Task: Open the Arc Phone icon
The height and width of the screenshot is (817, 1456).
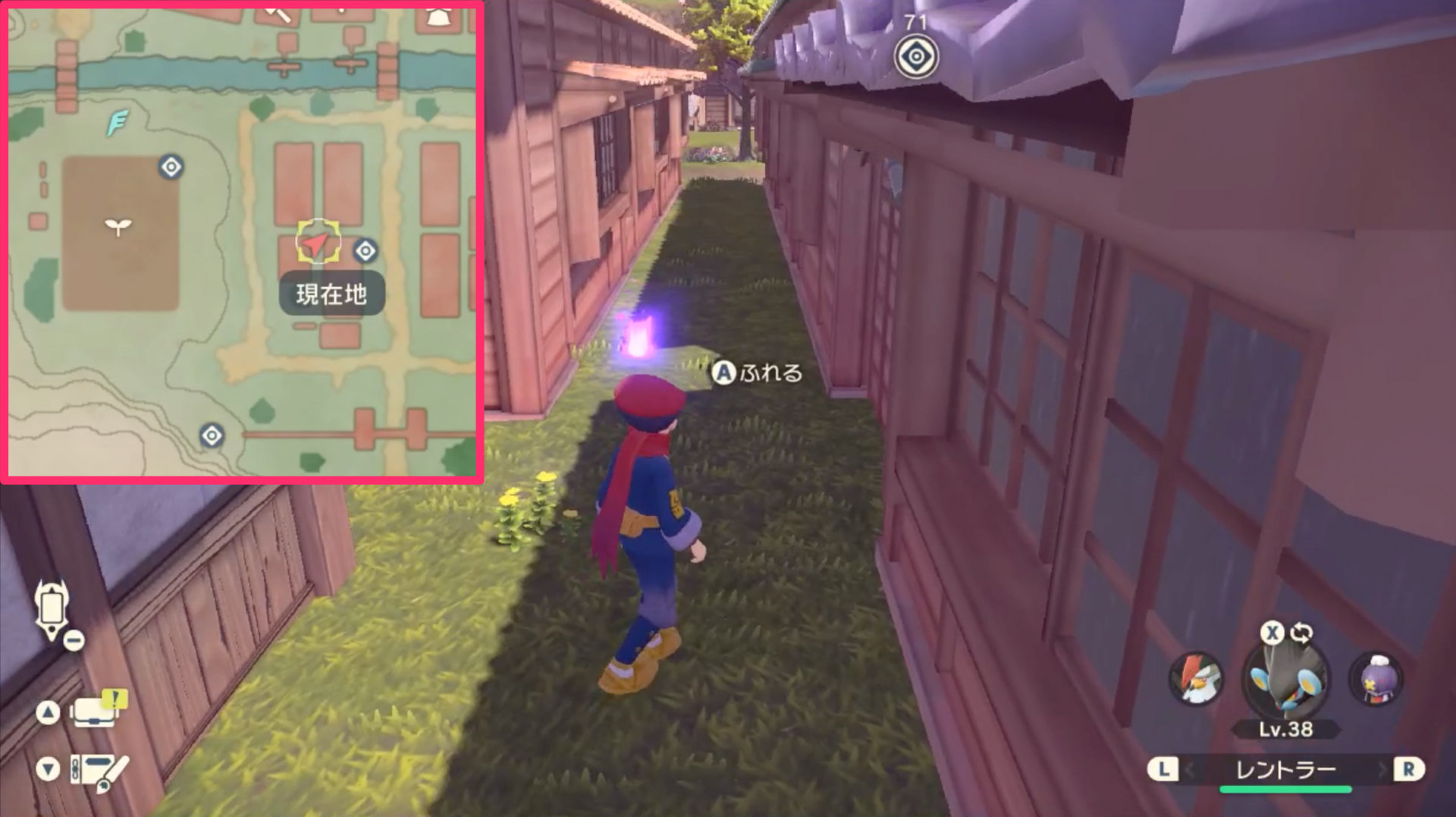Action: click(52, 611)
